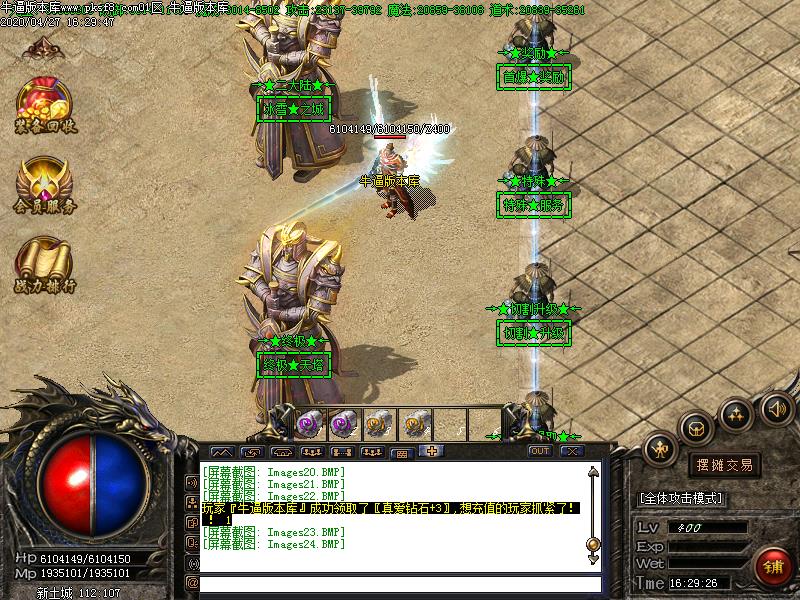Screen dimensions: 800x600
Task: Click the 摆摊交易 stall trade button
Action: point(725,465)
